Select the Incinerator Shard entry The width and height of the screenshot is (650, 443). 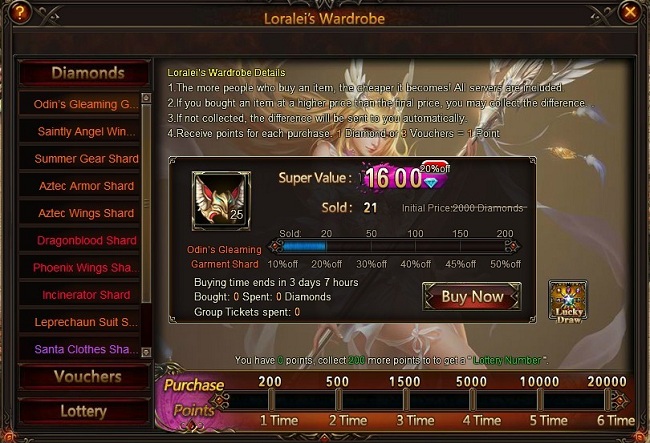tap(85, 295)
